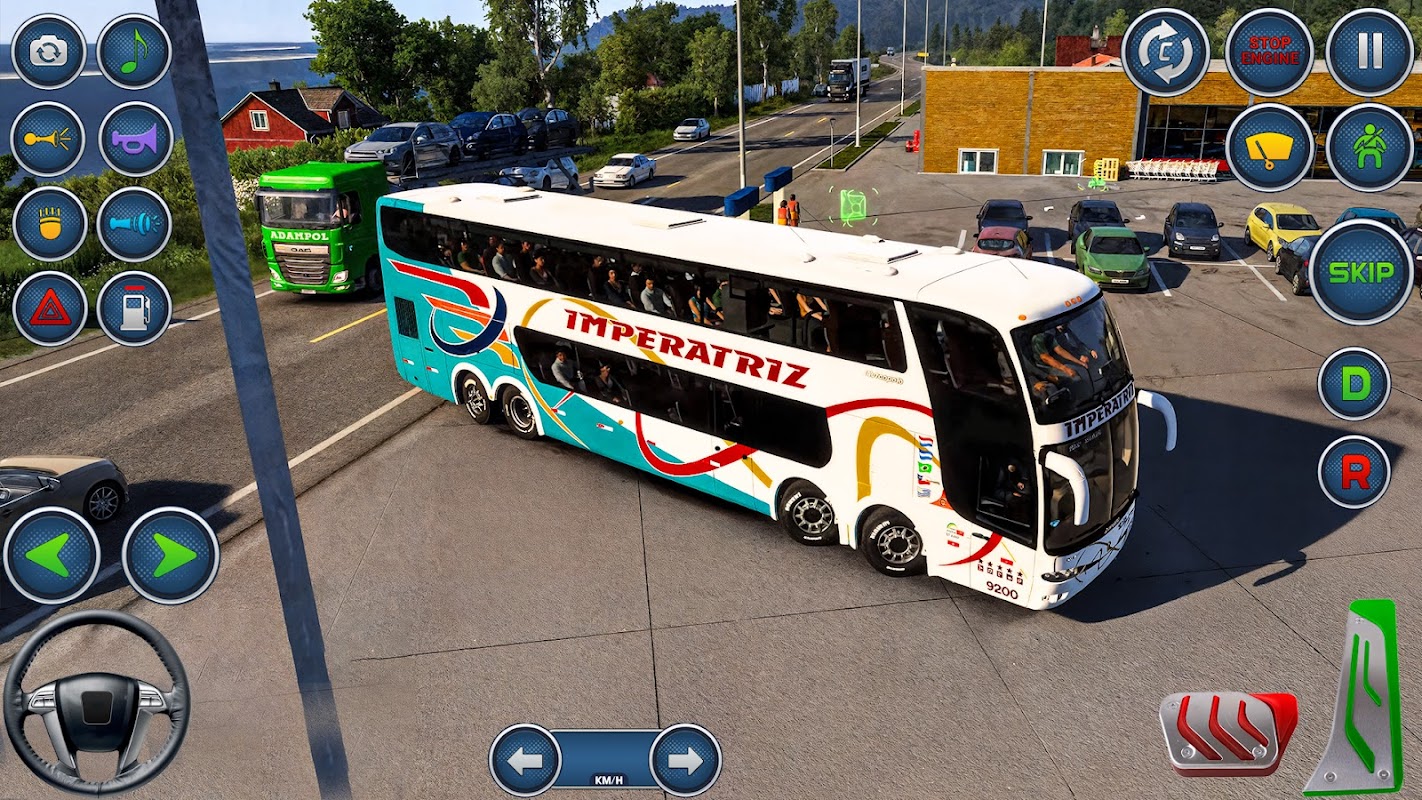Switch the camera view
This screenshot has height=800, width=1422.
48,52
